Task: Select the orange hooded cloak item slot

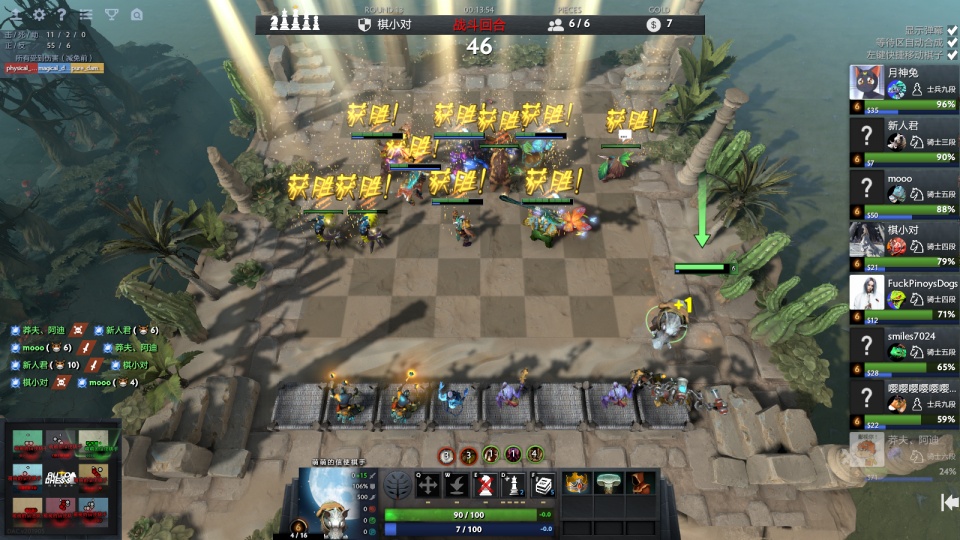Action: [637, 484]
